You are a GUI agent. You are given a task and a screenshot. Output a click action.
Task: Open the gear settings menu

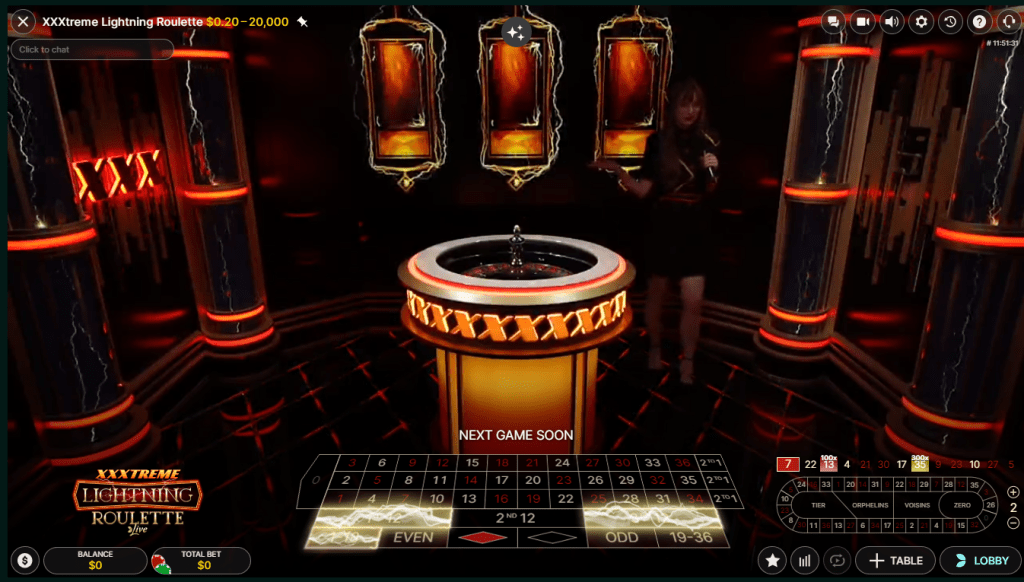920,21
